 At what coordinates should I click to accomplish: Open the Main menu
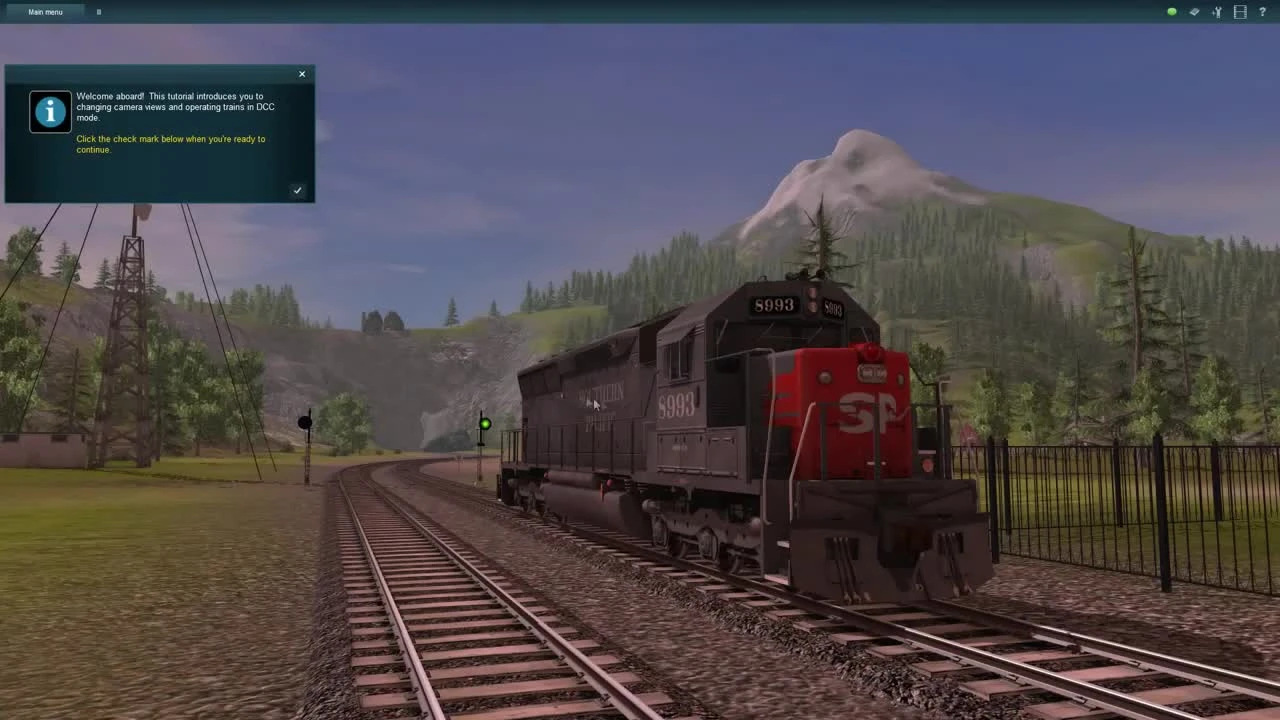tap(44, 11)
